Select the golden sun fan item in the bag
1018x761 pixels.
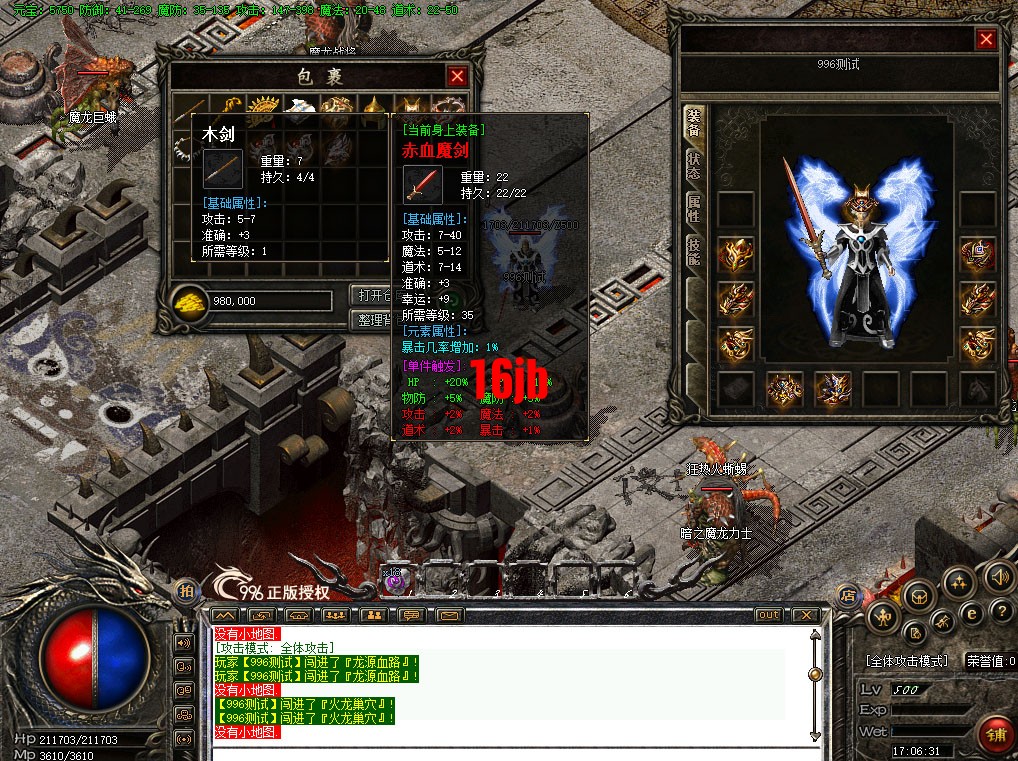click(264, 107)
